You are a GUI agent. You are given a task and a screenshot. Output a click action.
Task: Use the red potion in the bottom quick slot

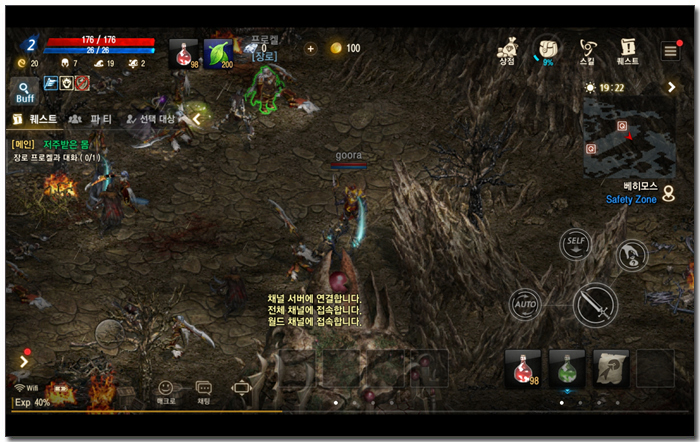pos(523,368)
